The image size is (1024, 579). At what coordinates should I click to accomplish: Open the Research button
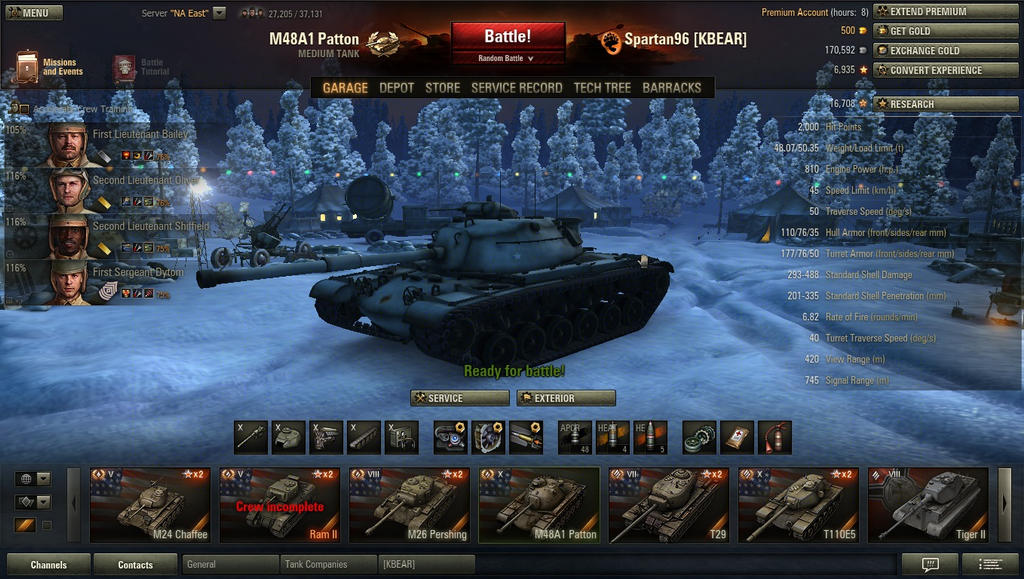pos(933,104)
